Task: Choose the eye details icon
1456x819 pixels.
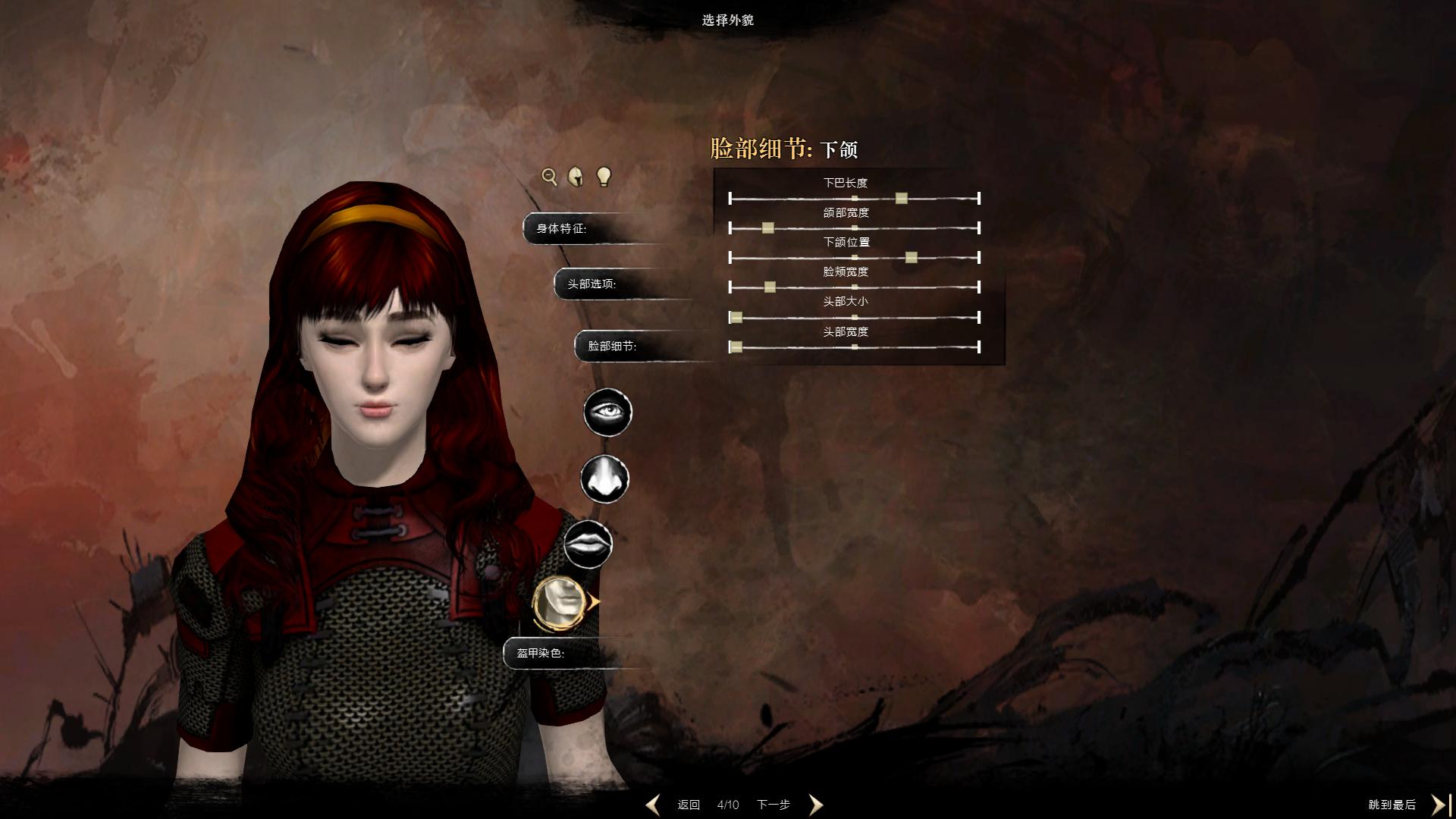Action: (607, 412)
